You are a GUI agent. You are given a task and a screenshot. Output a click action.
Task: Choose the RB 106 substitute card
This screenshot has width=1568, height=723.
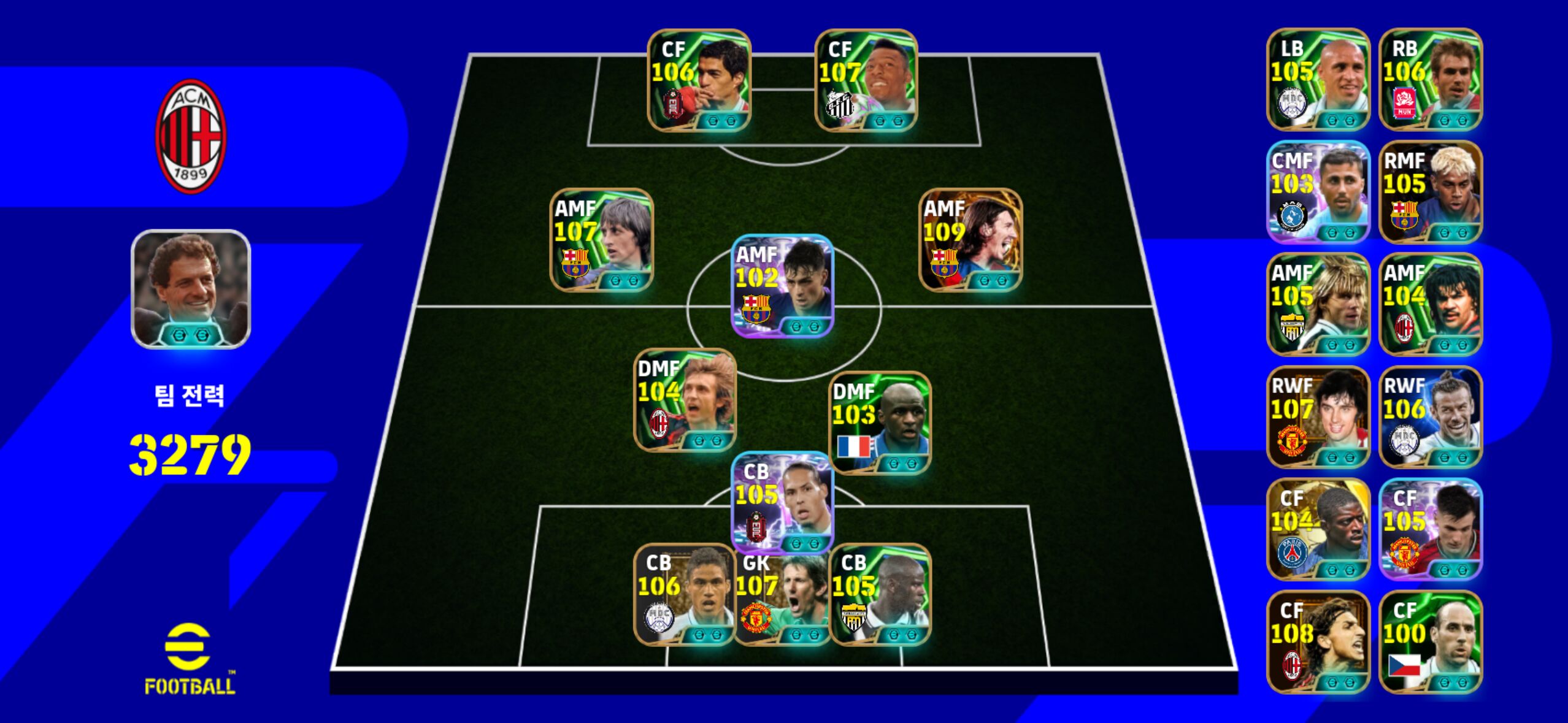pos(1431,80)
